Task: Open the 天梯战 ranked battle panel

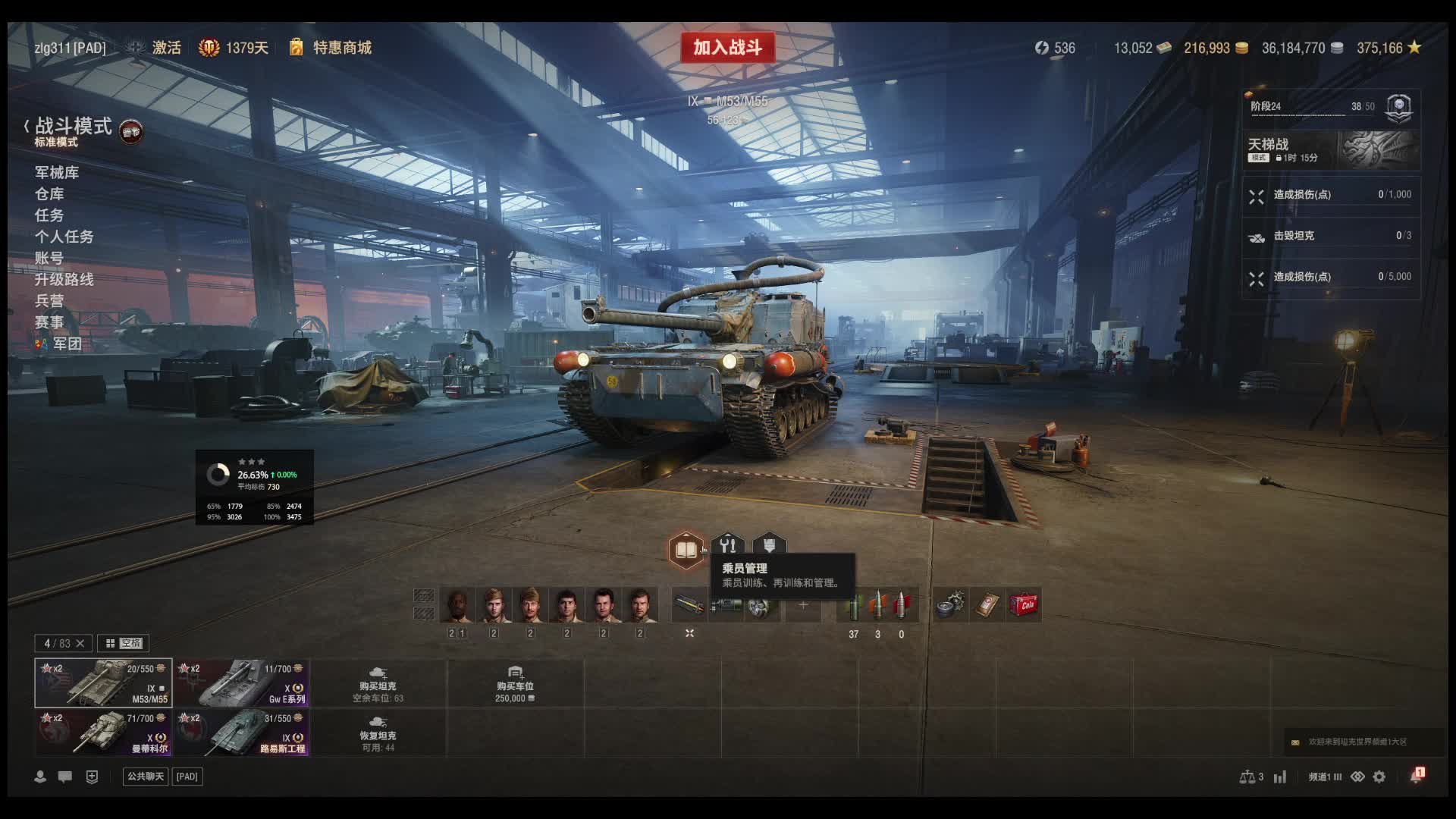Action: click(x=1331, y=149)
